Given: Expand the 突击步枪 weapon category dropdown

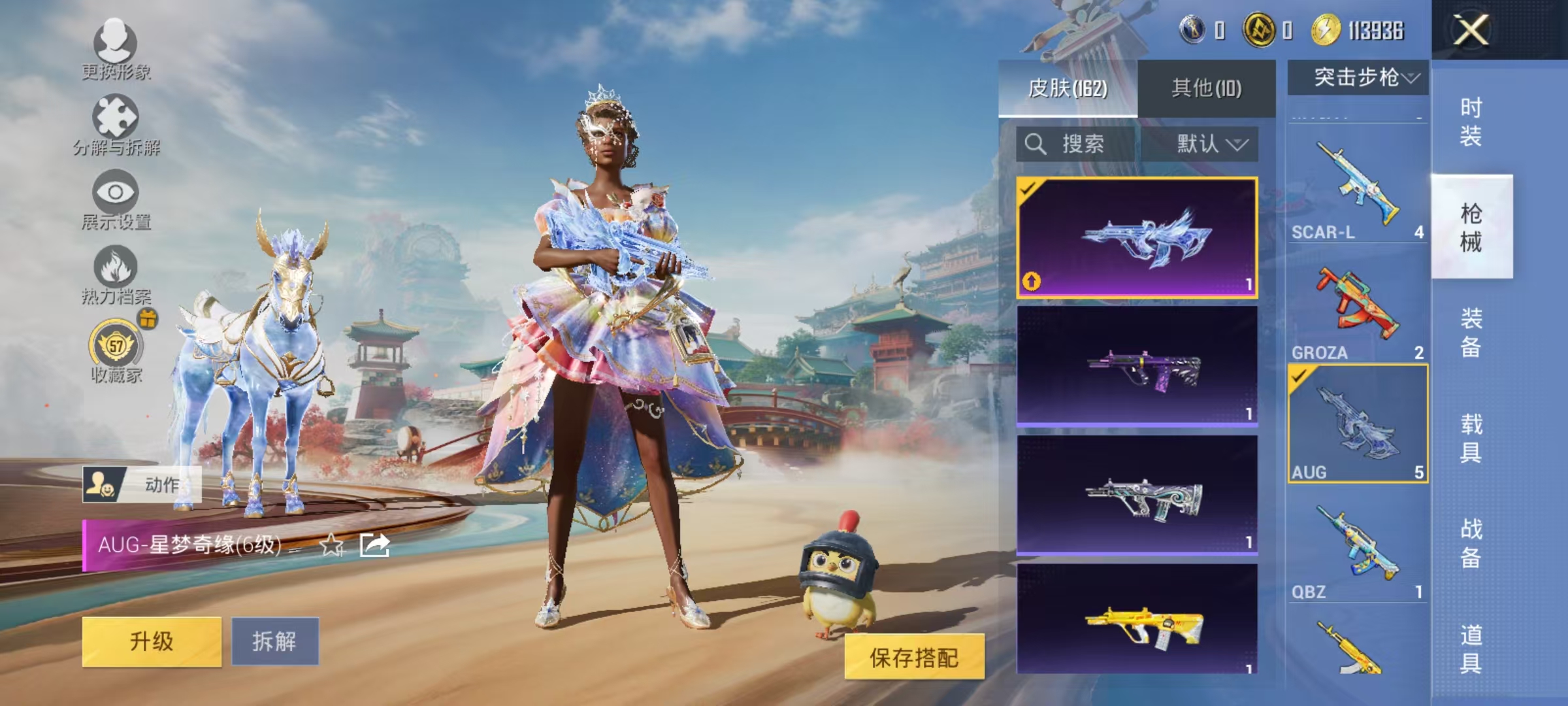Looking at the screenshot, I should coord(1359,75).
